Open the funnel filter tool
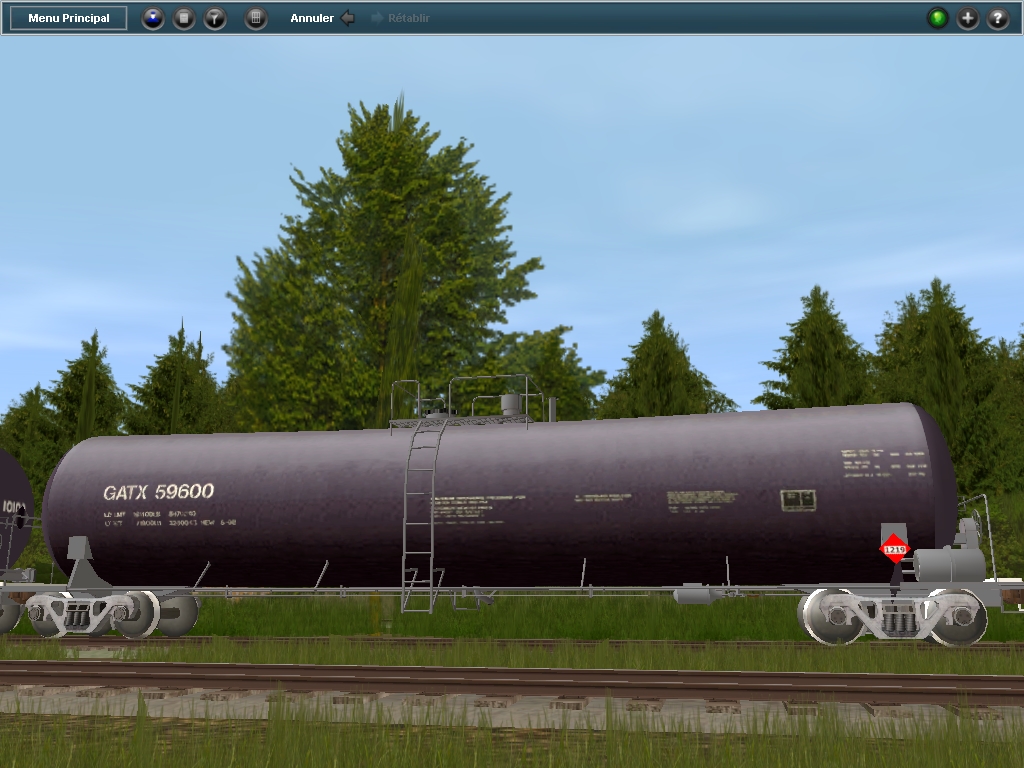 click(215, 18)
